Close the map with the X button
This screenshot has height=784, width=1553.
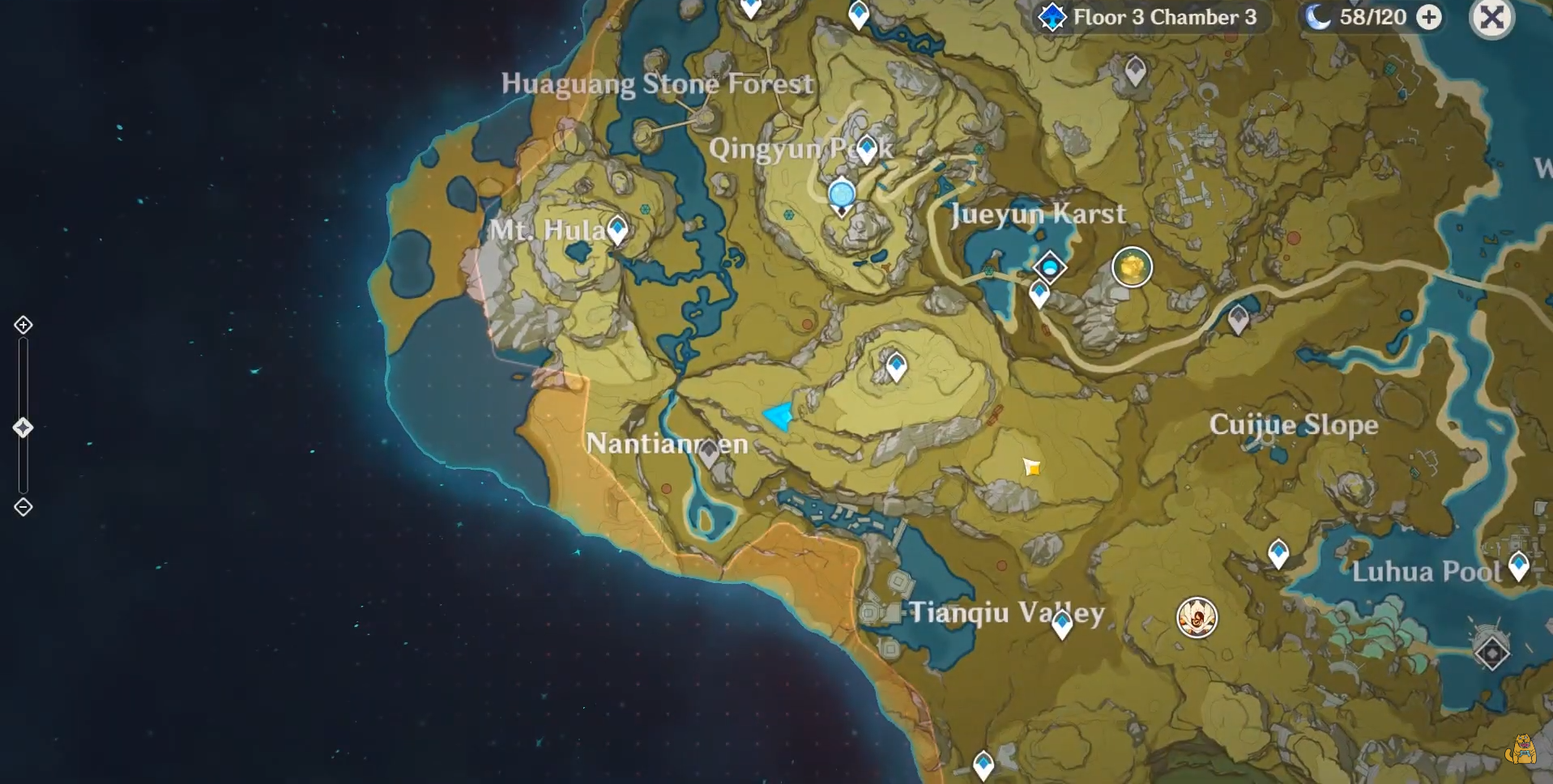tap(1491, 17)
